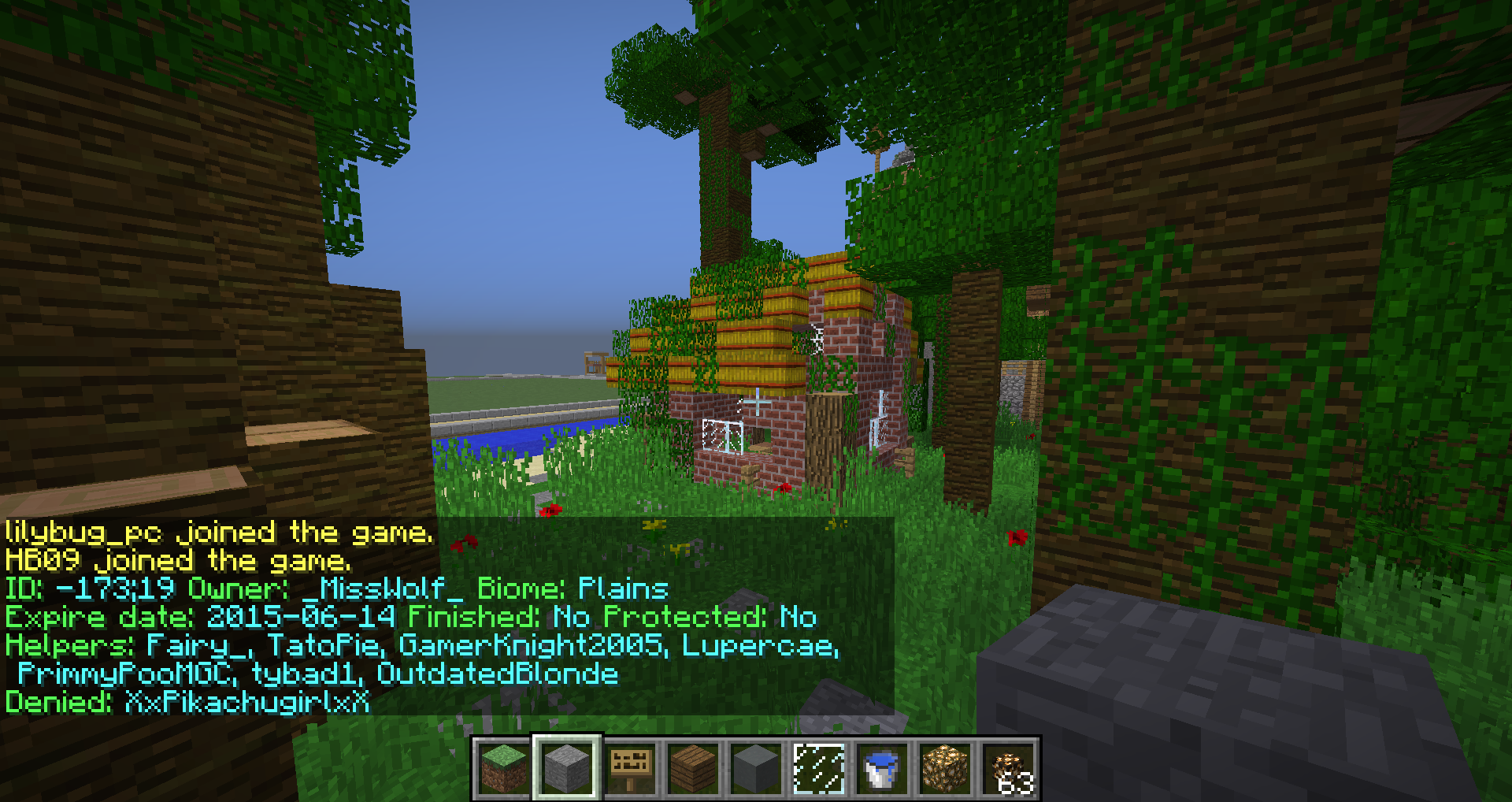Select the grass block hotbar slot
Viewport: 1512px width, 802px height.
point(504,768)
